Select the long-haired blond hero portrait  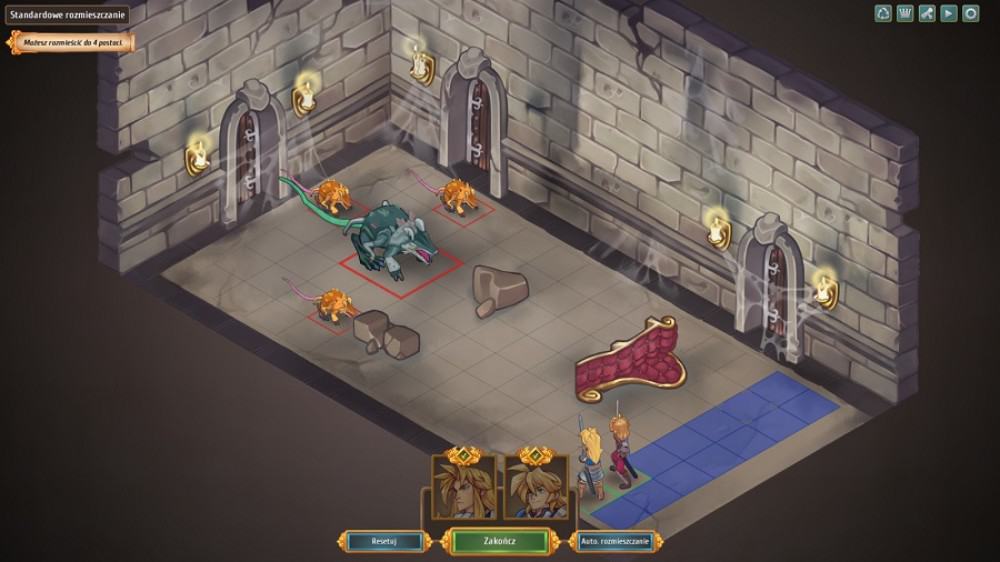[x=463, y=487]
